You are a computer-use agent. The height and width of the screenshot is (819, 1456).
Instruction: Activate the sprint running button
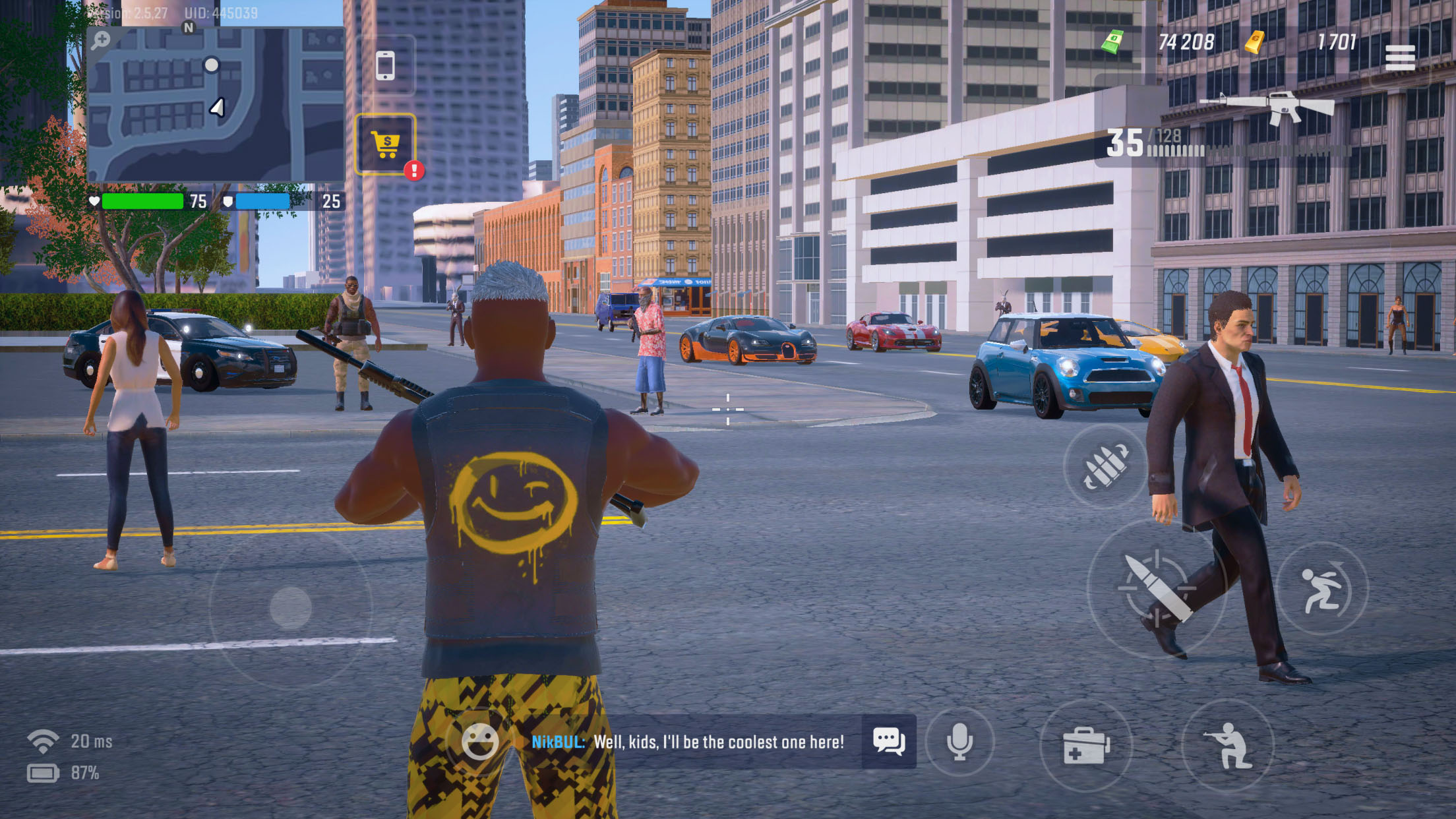[1321, 589]
